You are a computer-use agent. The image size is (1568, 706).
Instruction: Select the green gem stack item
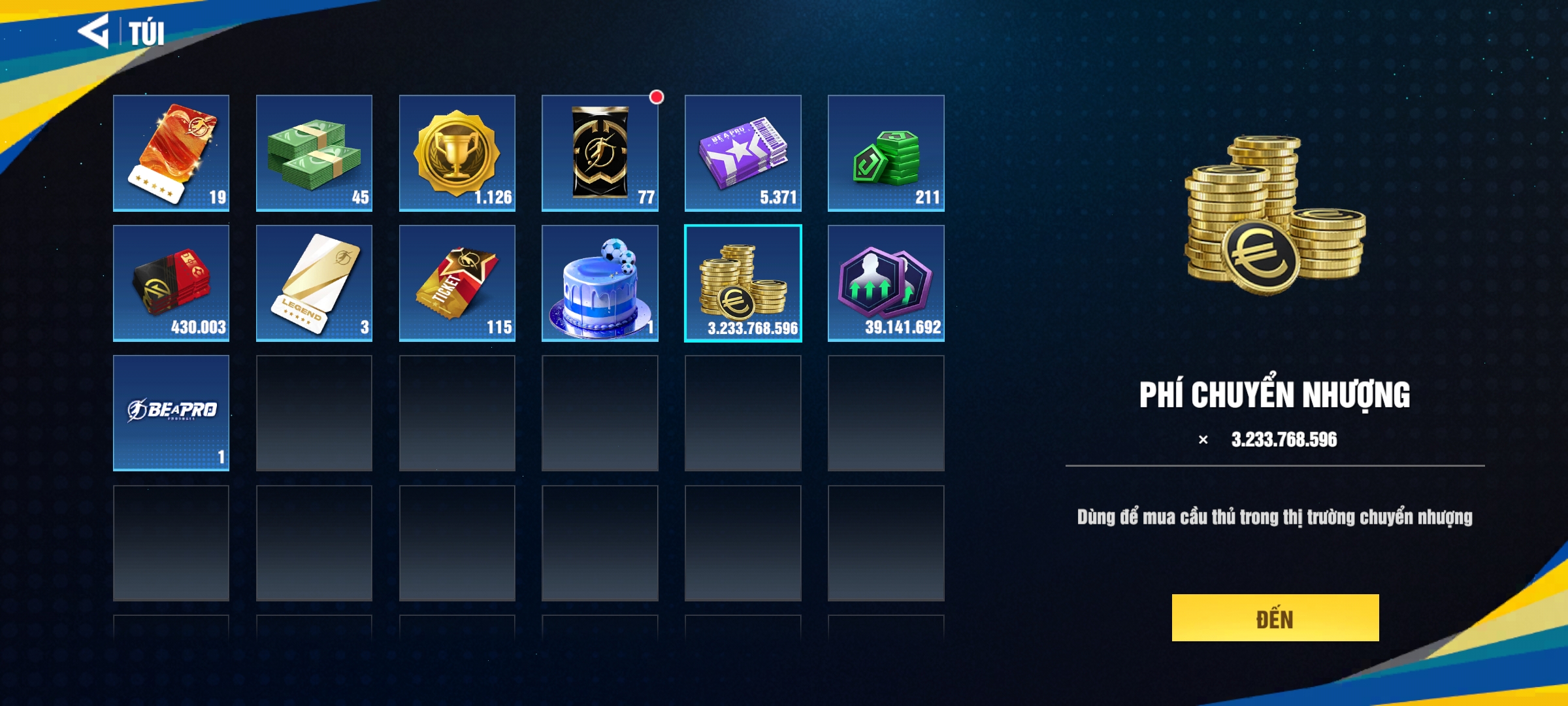point(886,153)
